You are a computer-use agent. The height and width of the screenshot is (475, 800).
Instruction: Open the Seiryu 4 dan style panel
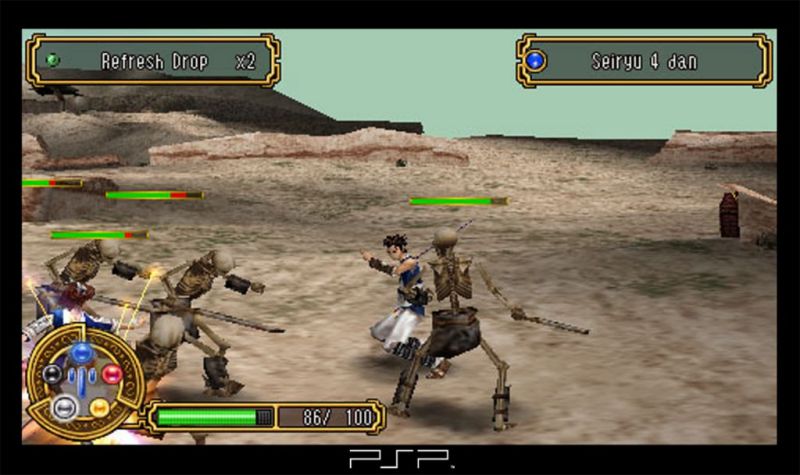click(x=644, y=61)
